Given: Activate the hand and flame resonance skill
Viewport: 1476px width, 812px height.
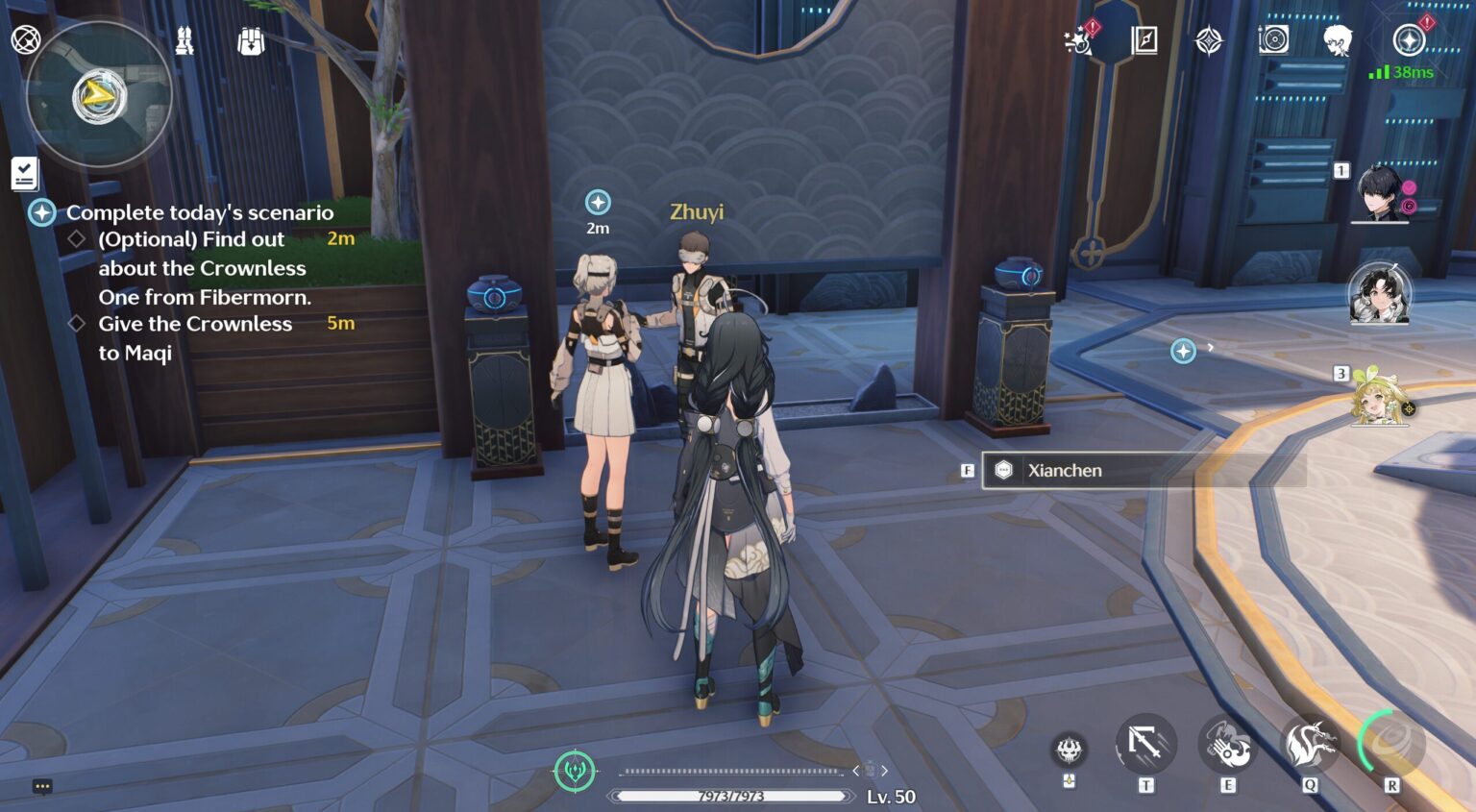Looking at the screenshot, I should [x=1227, y=745].
